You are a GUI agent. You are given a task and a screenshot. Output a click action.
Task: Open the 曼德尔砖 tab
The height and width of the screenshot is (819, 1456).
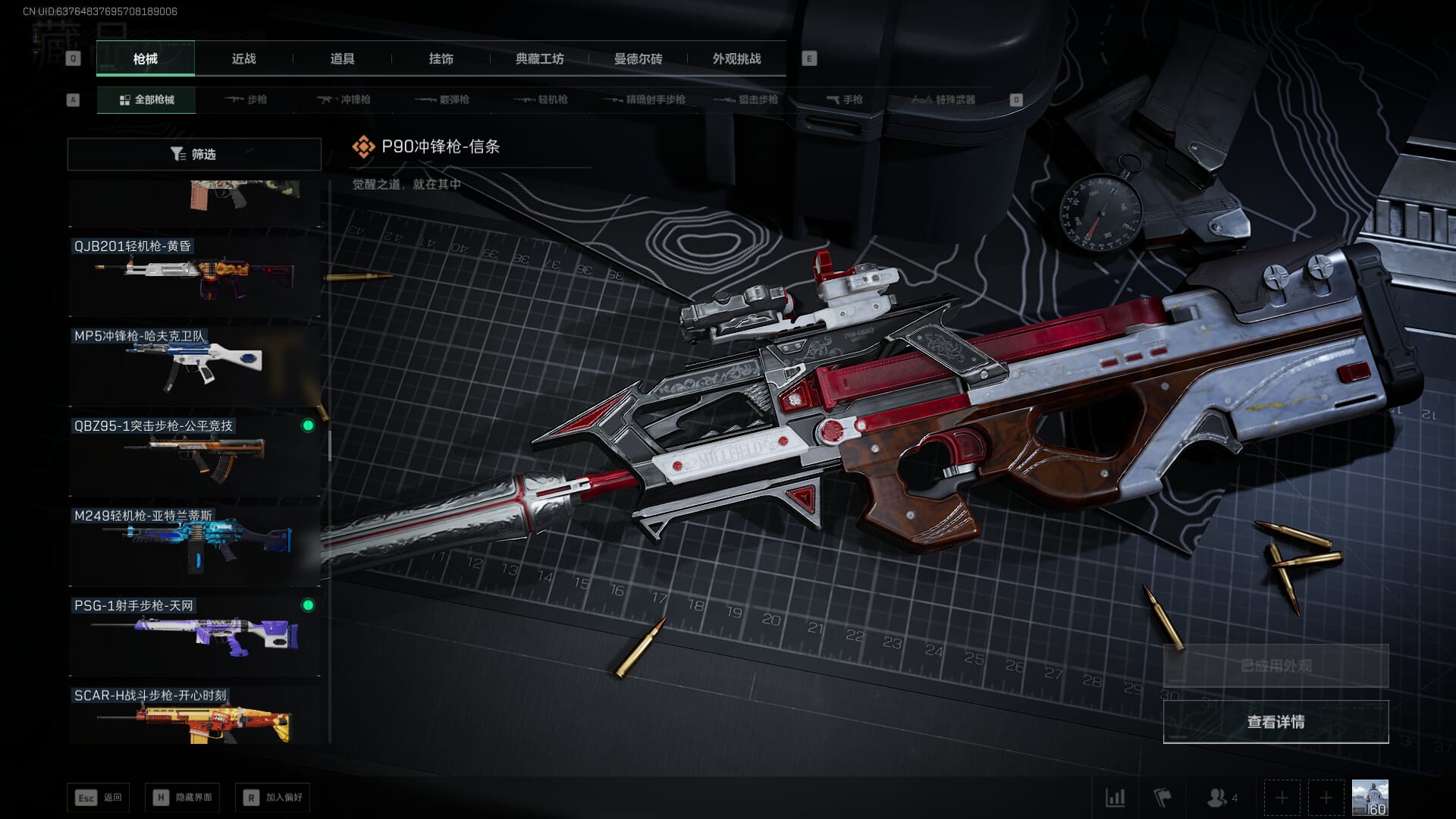(638, 58)
